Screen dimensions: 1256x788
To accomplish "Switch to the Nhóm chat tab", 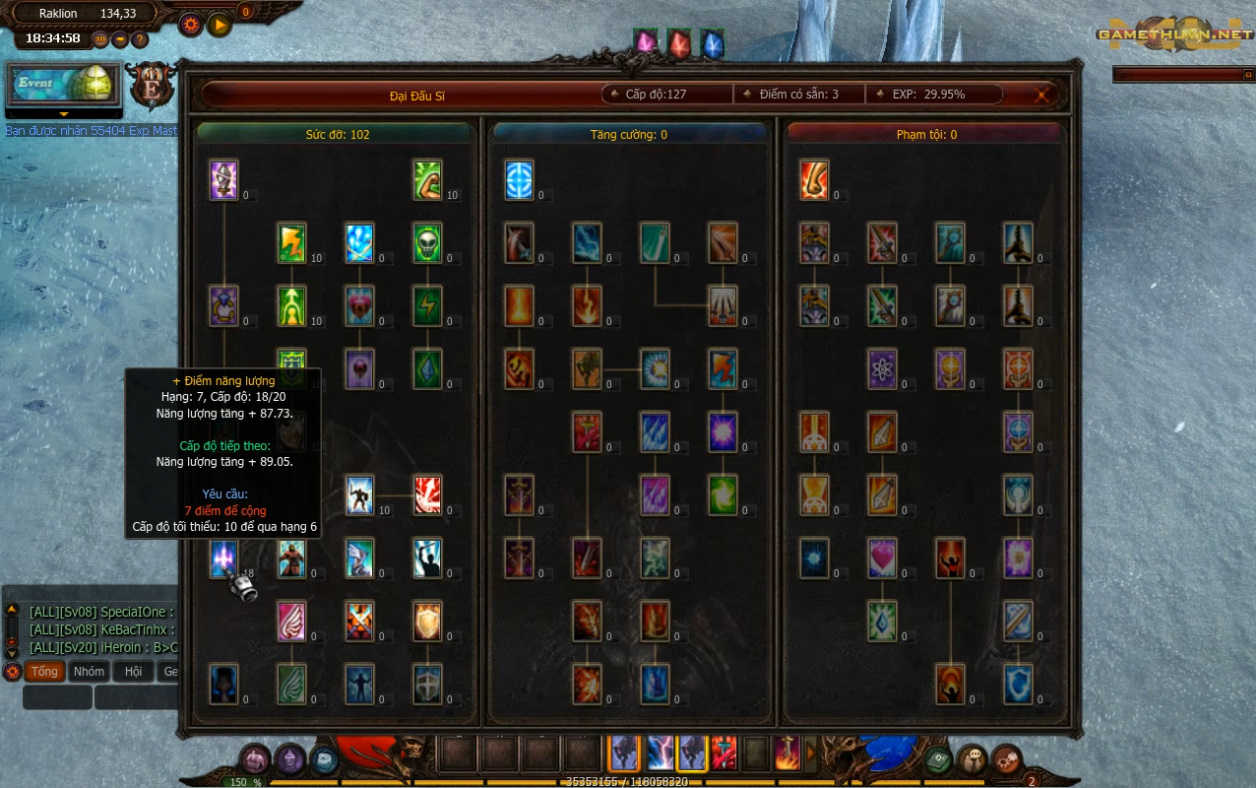I will point(89,672).
